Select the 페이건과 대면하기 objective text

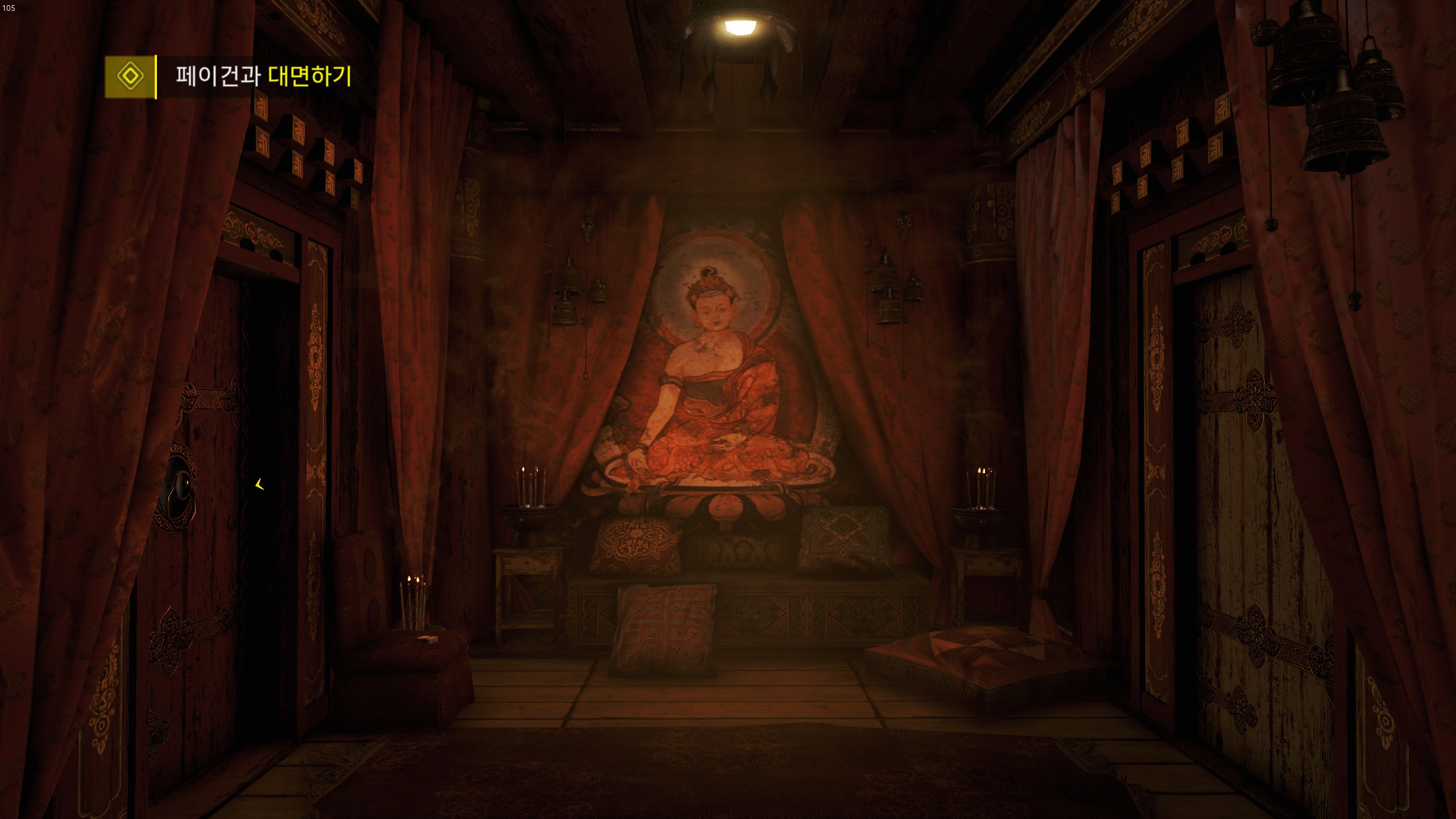coord(263,76)
